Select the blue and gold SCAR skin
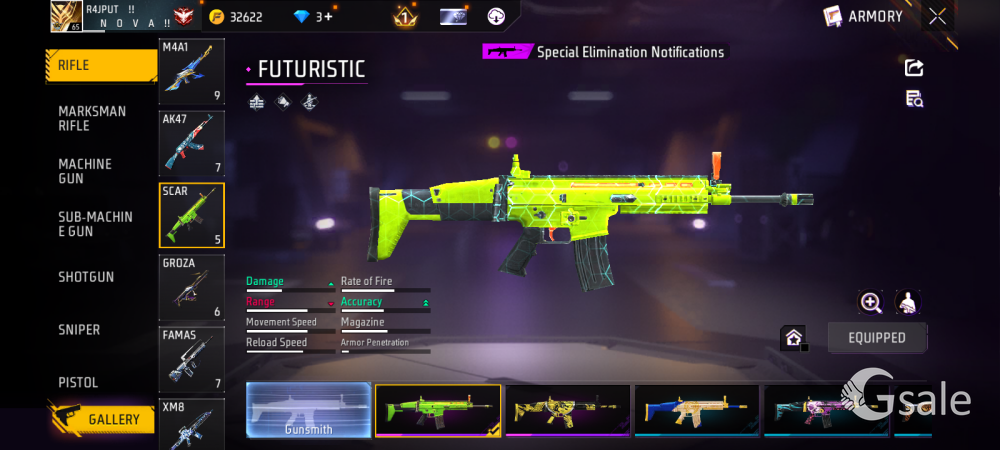Screen dimensions: 1000x450 click(696, 411)
